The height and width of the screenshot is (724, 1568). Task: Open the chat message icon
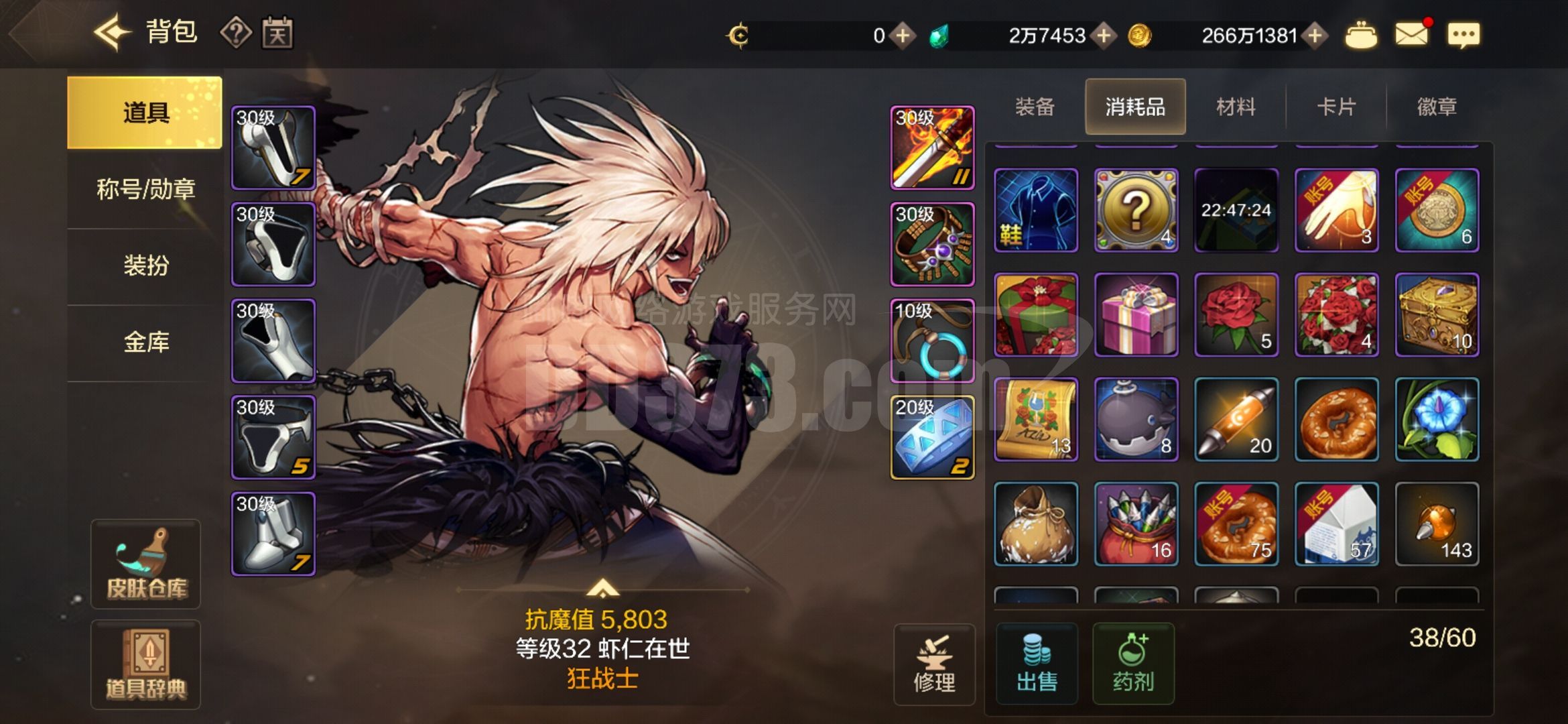coord(1465,35)
